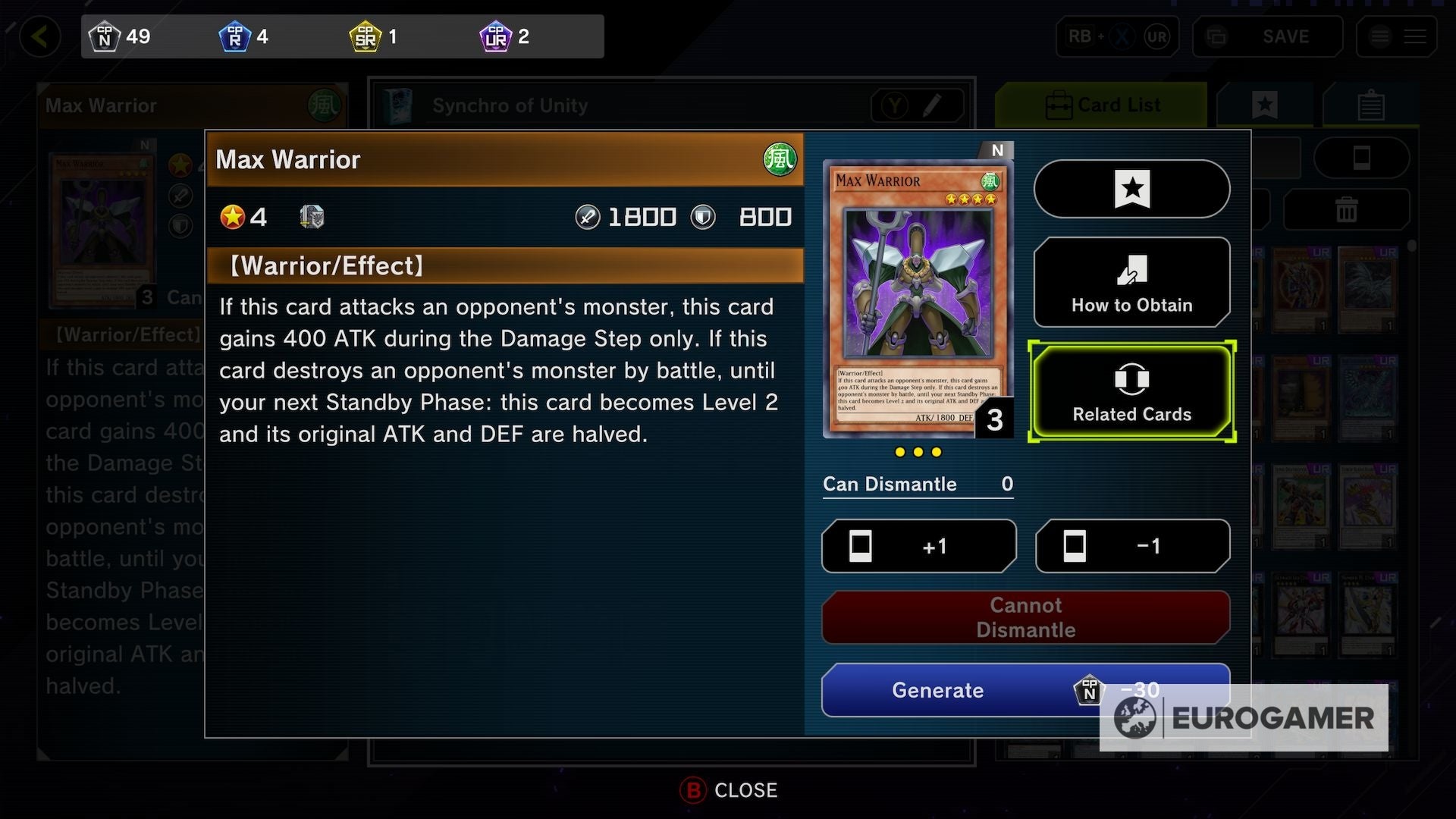The width and height of the screenshot is (1456, 819).
Task: Switch to the clipboard tab
Action: click(1372, 105)
